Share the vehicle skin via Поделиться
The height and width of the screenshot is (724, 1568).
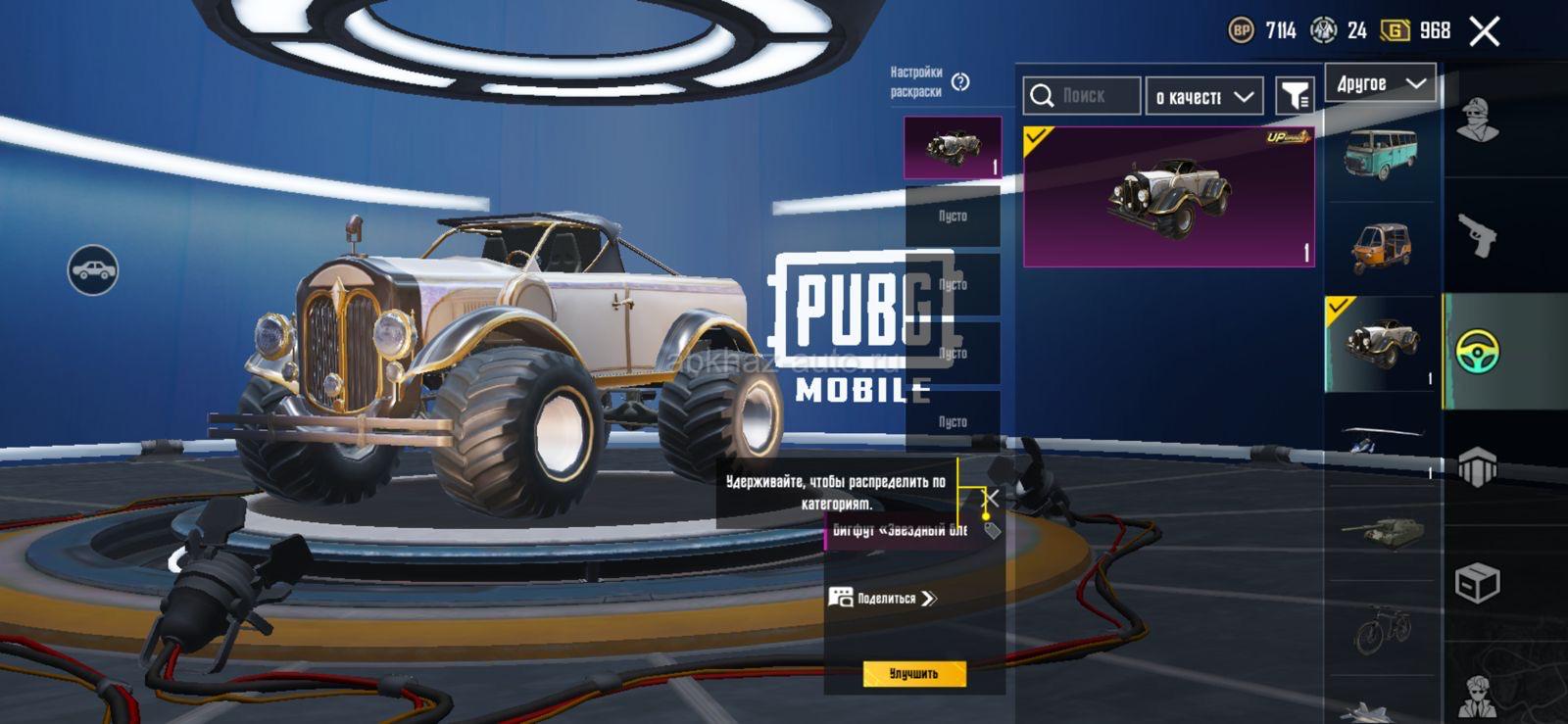(x=883, y=599)
